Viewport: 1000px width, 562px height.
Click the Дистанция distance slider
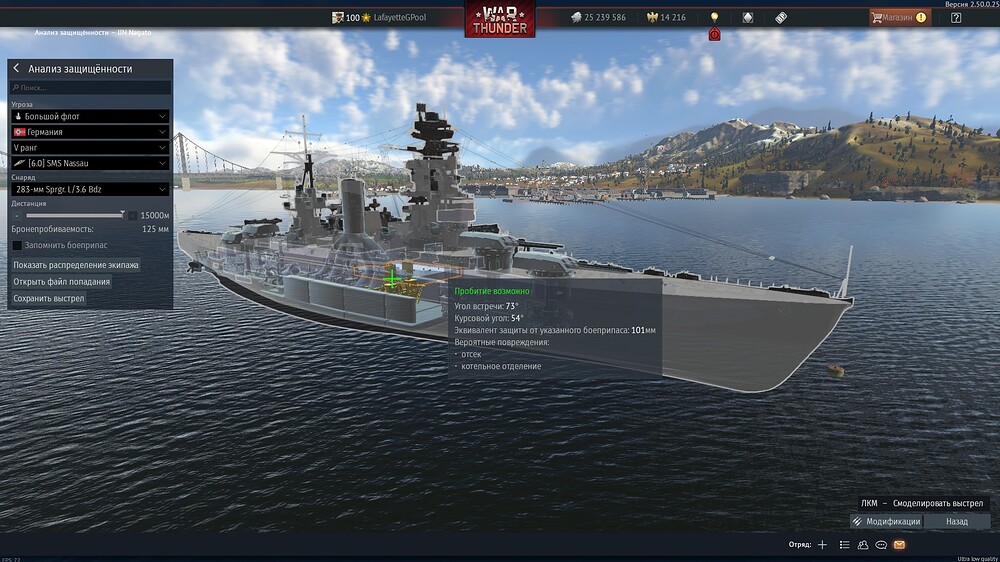75,215
